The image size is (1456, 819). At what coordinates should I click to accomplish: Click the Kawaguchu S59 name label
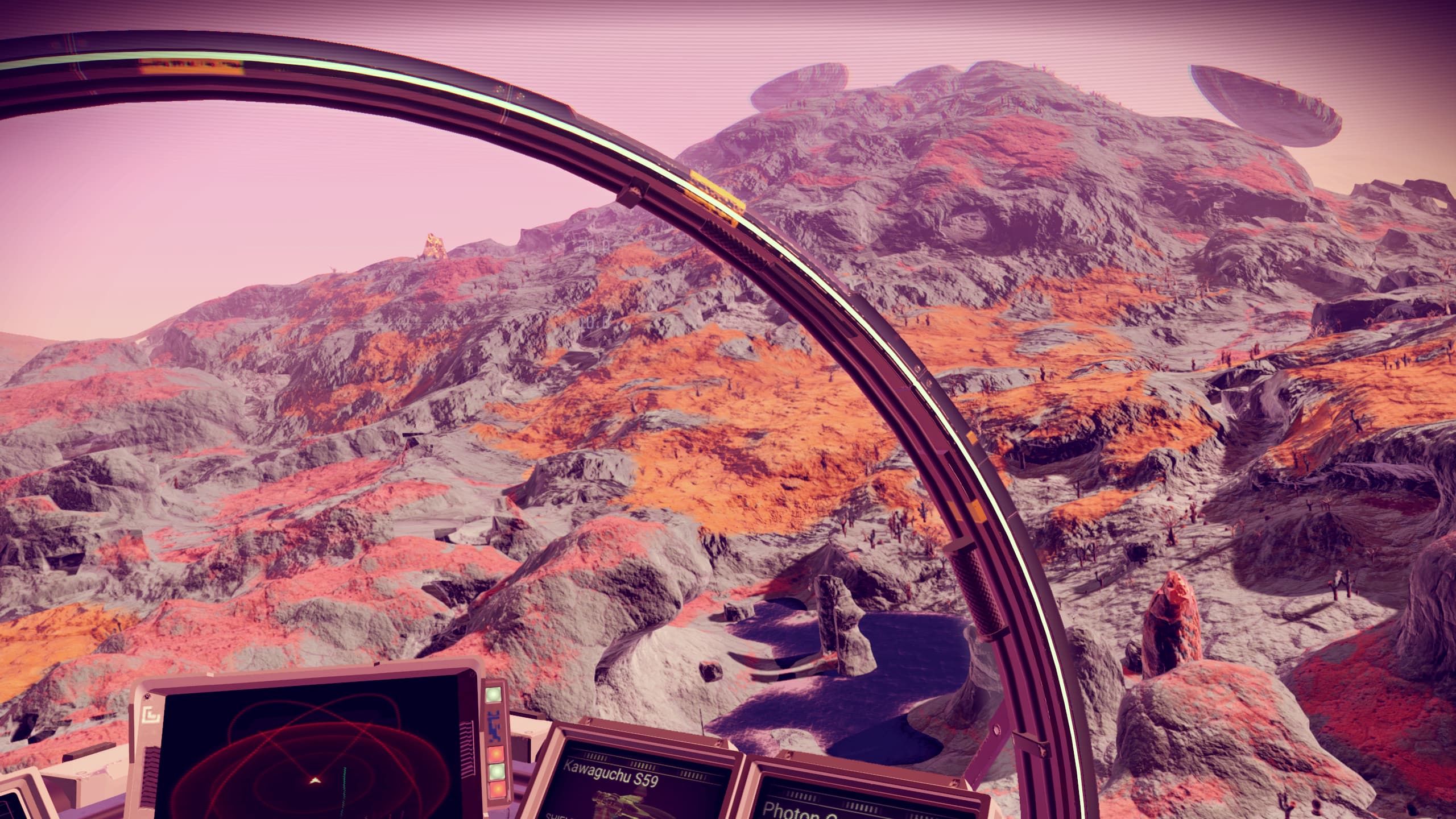pyautogui.click(x=611, y=775)
